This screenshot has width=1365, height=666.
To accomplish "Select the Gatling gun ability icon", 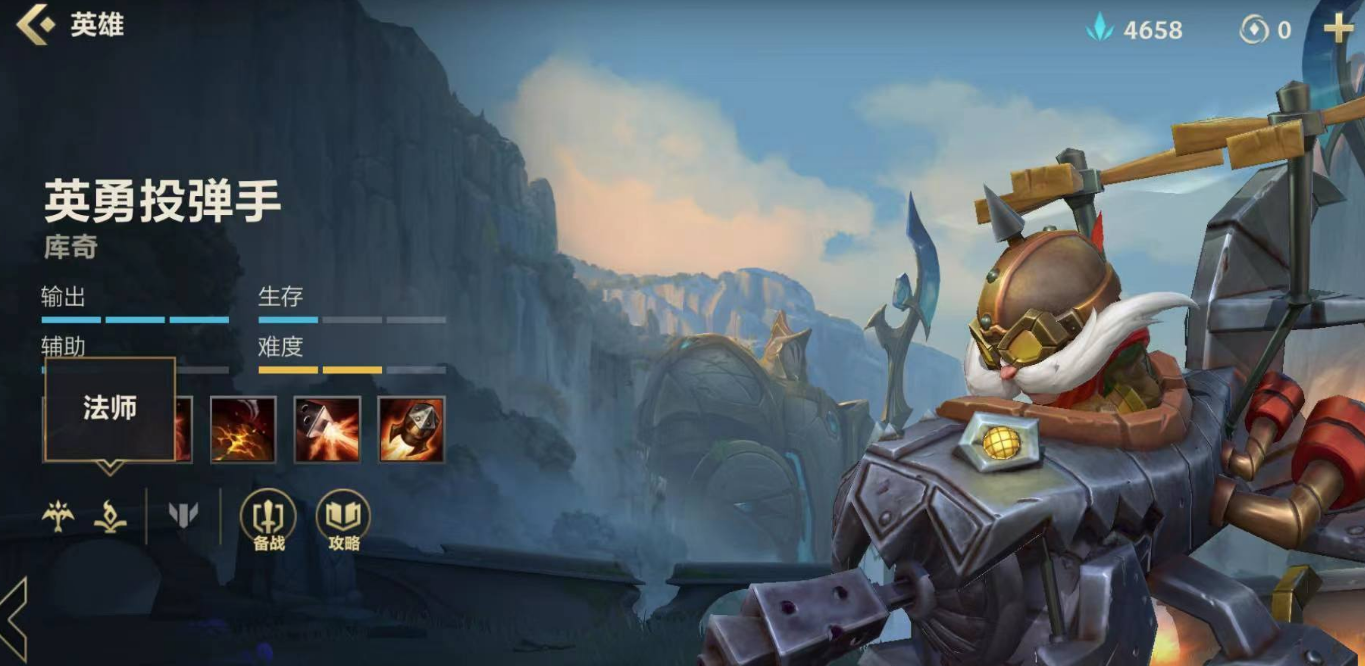I will tap(327, 429).
